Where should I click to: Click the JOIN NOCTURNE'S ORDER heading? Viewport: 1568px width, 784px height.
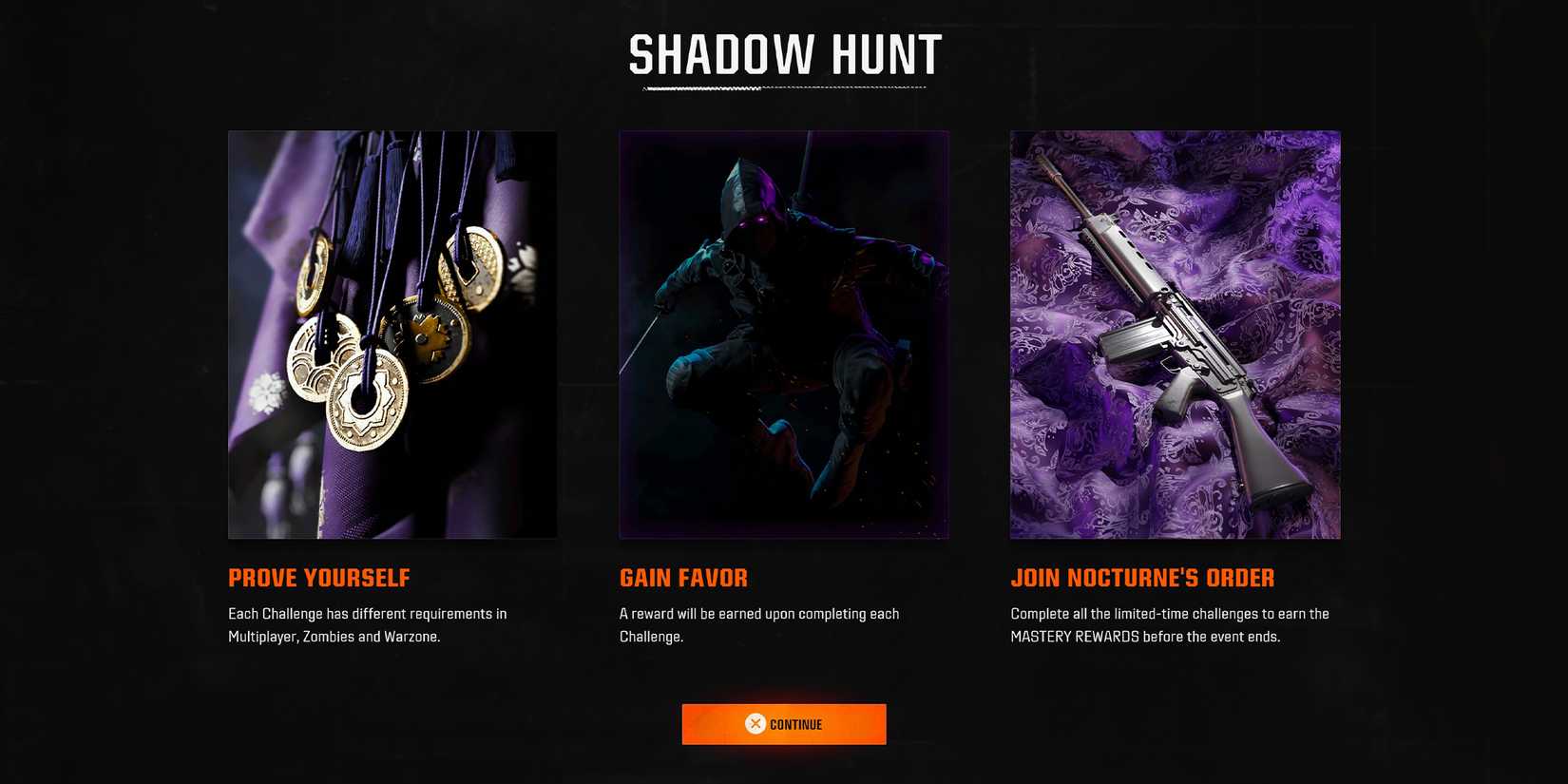click(1142, 578)
